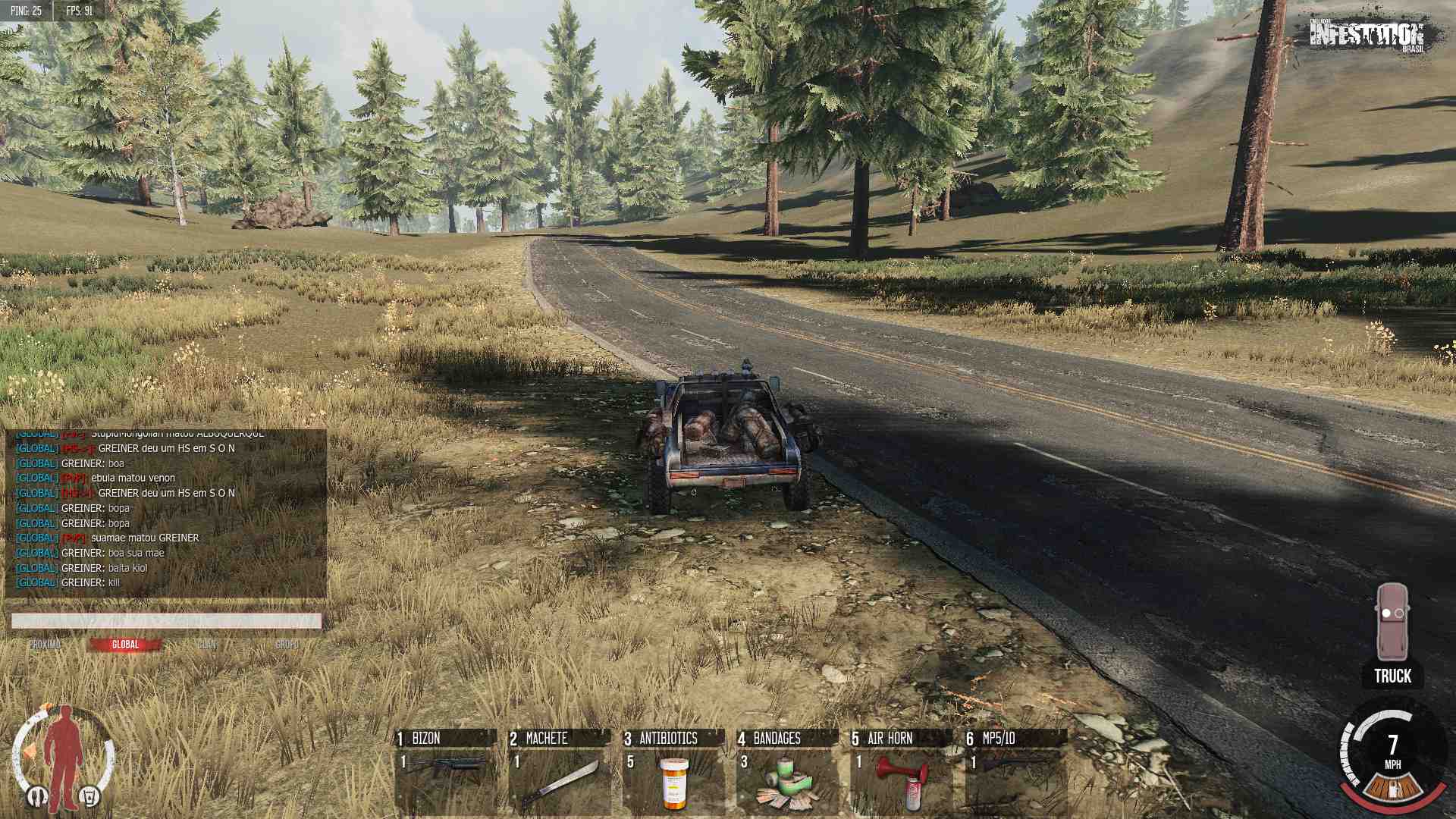Switch to the Global chat tab
Viewport: 1456px width, 819px height.
point(125,645)
